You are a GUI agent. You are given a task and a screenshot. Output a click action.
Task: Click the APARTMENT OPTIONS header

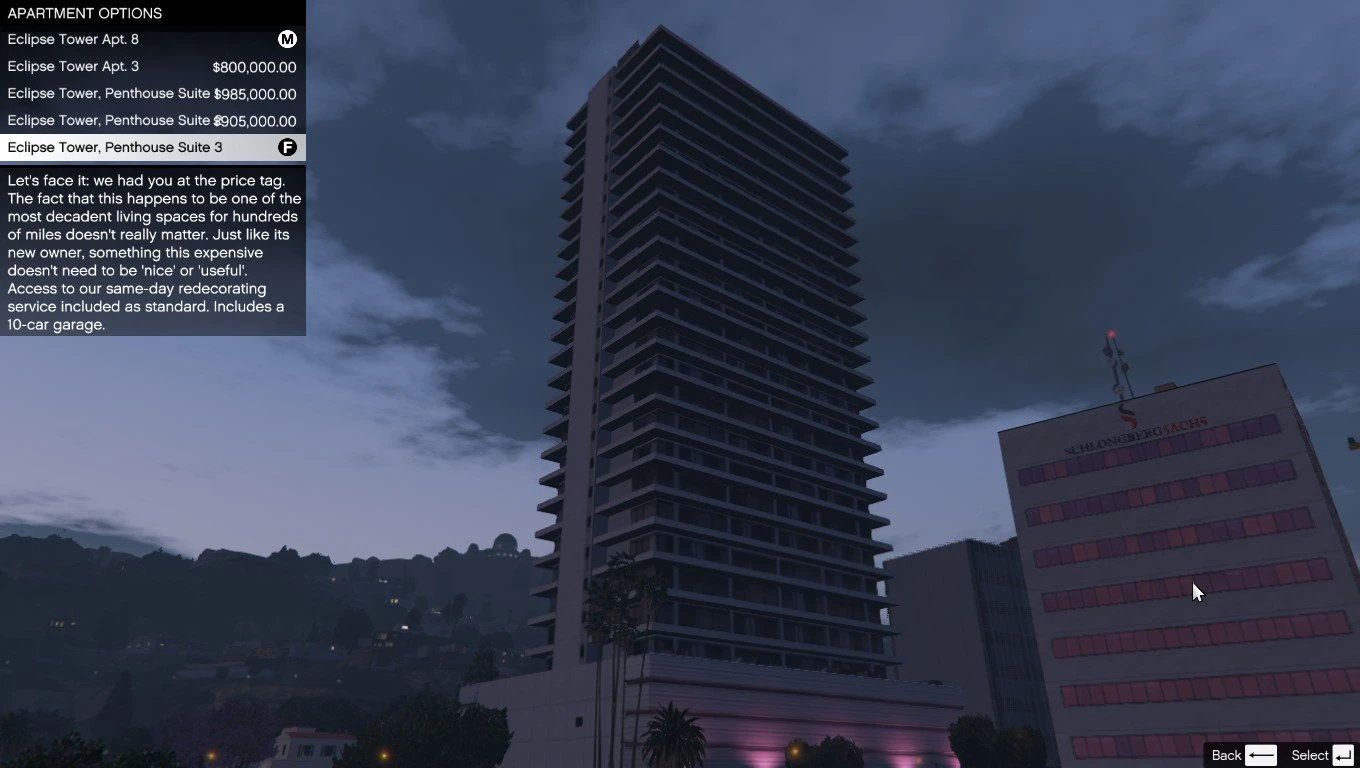click(x=84, y=13)
